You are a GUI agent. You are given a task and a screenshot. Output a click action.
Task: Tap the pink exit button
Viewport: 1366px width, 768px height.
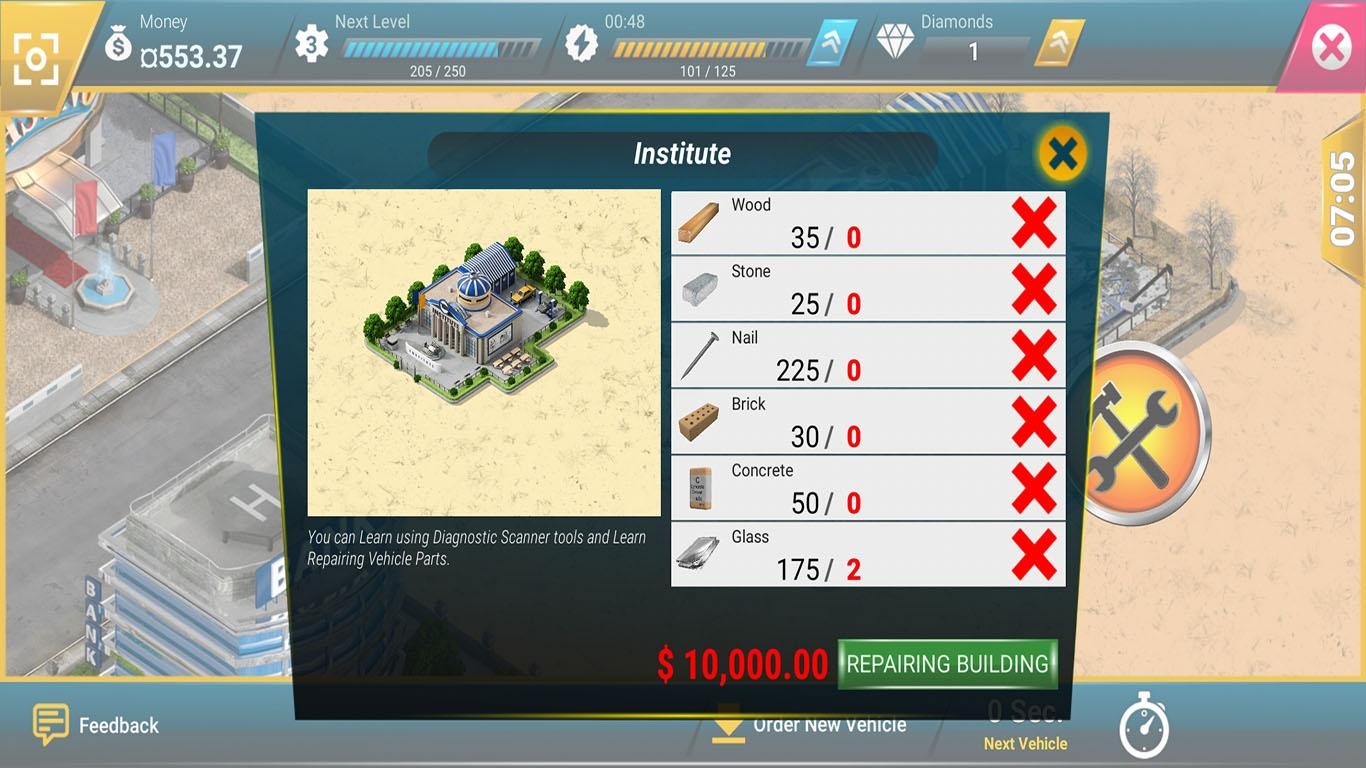coord(1330,47)
